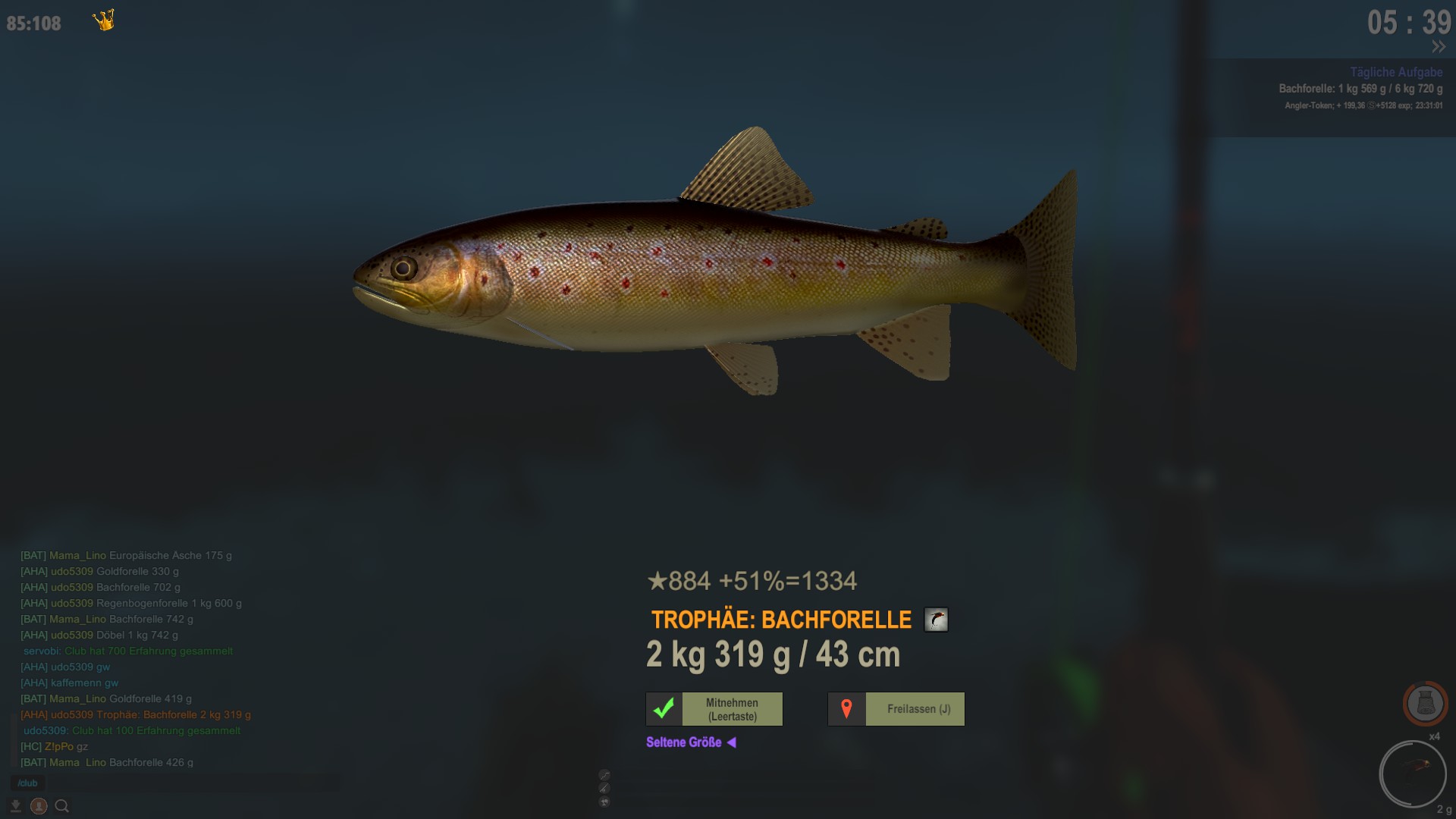Collapse the side panel with the double-arrow icon
The image size is (1456, 819).
[1438, 47]
